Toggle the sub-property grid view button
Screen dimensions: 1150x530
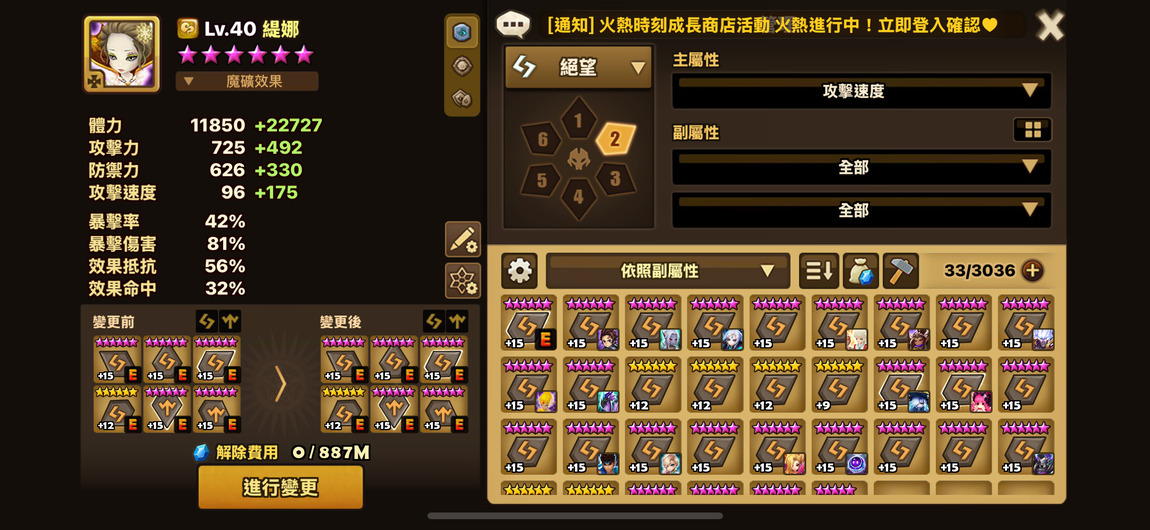point(1032,130)
